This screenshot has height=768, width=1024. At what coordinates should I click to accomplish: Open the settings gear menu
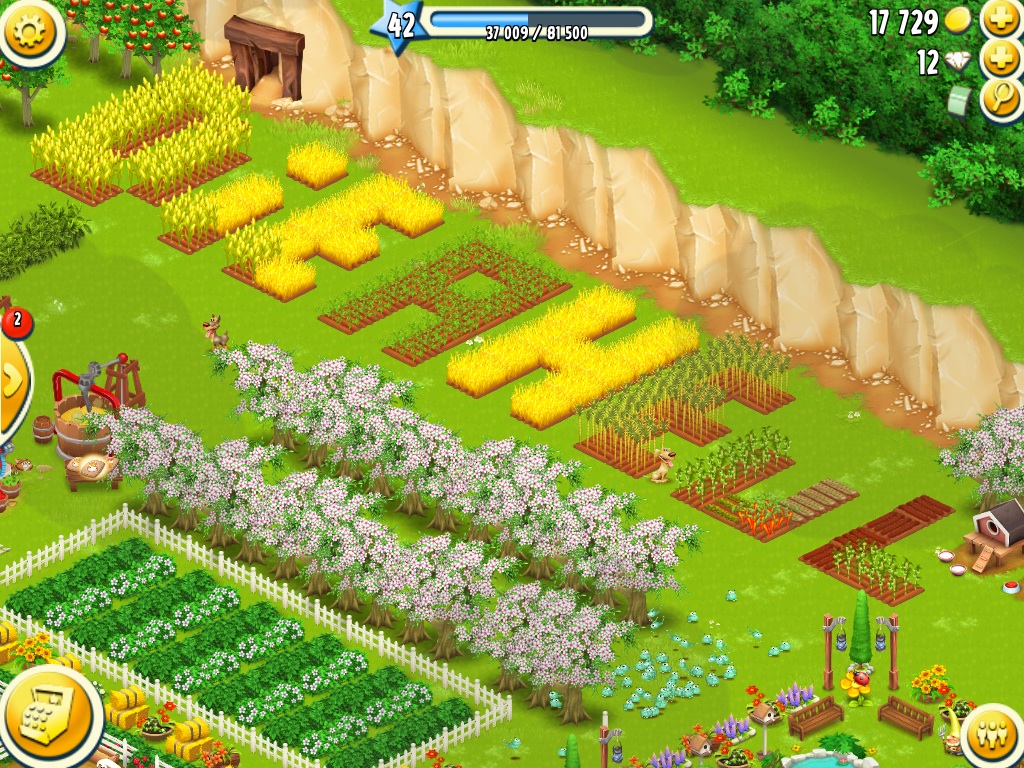click(30, 30)
